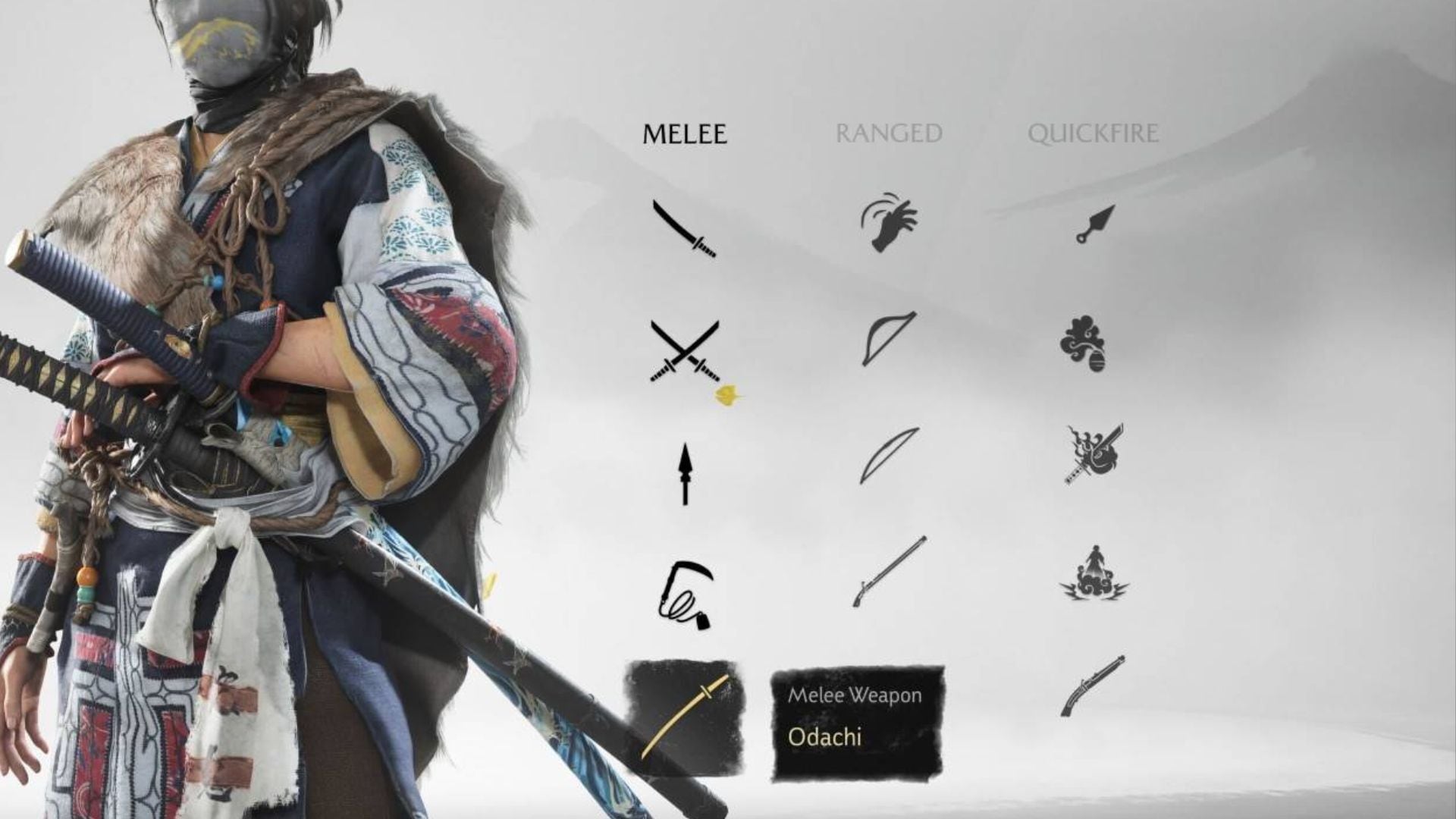Screen dimensions: 1456x819
Task: Select the throwing hand ranged icon
Action: pos(889,223)
